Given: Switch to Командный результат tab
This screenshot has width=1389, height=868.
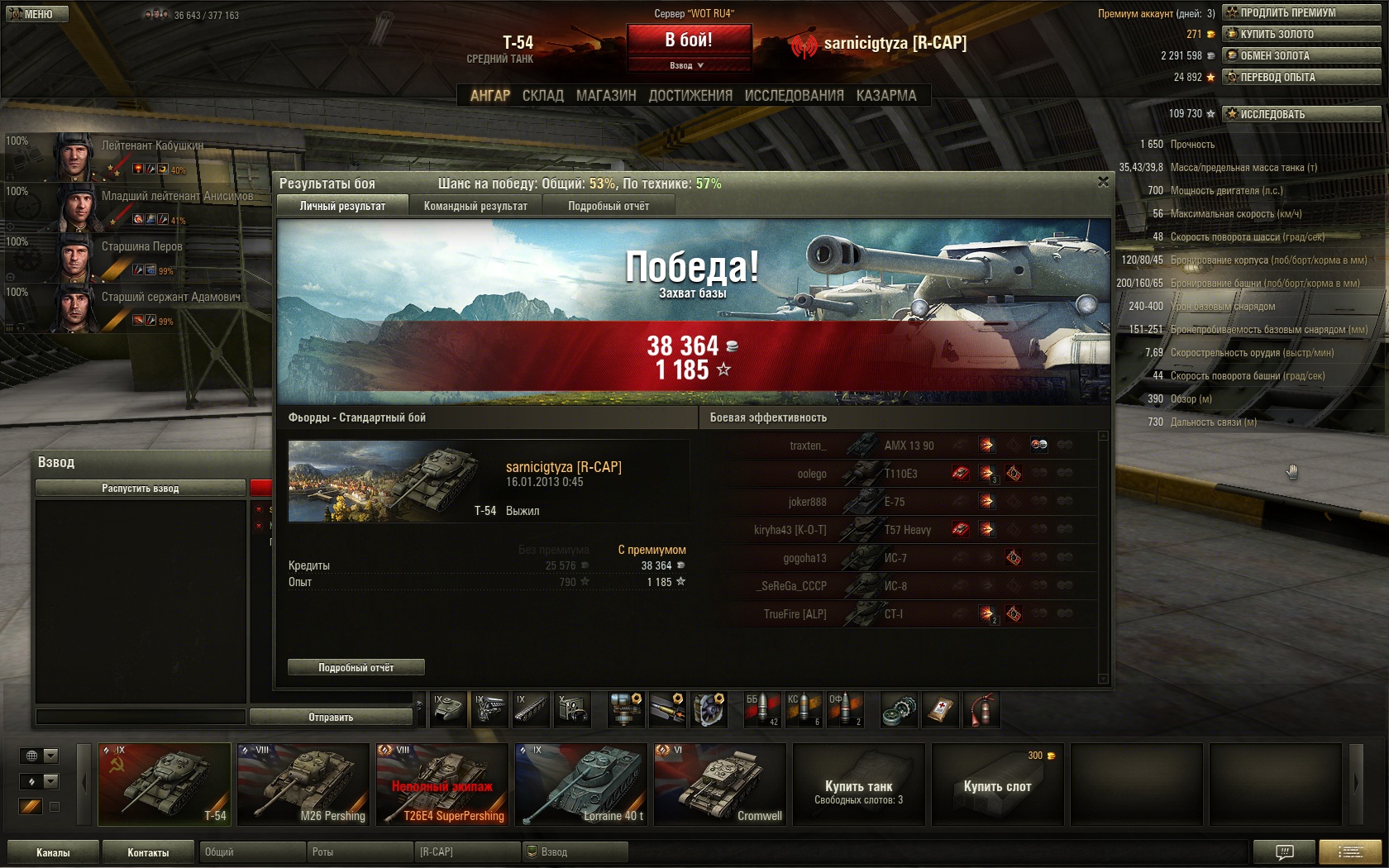Looking at the screenshot, I should (x=475, y=206).
